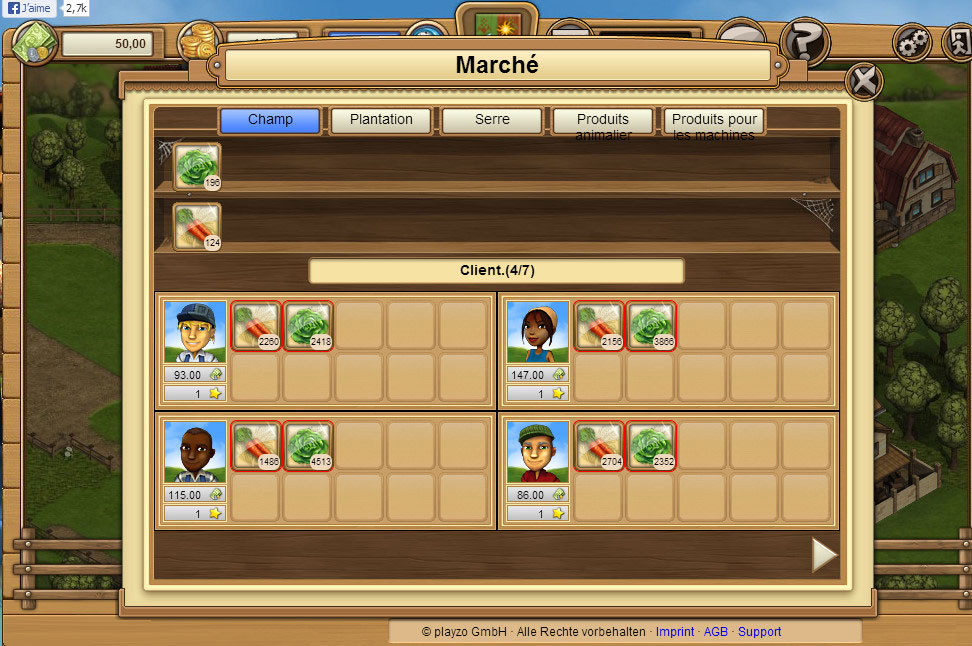Pick the bald client offering 115.00
The height and width of the screenshot is (646, 972).
(195, 451)
